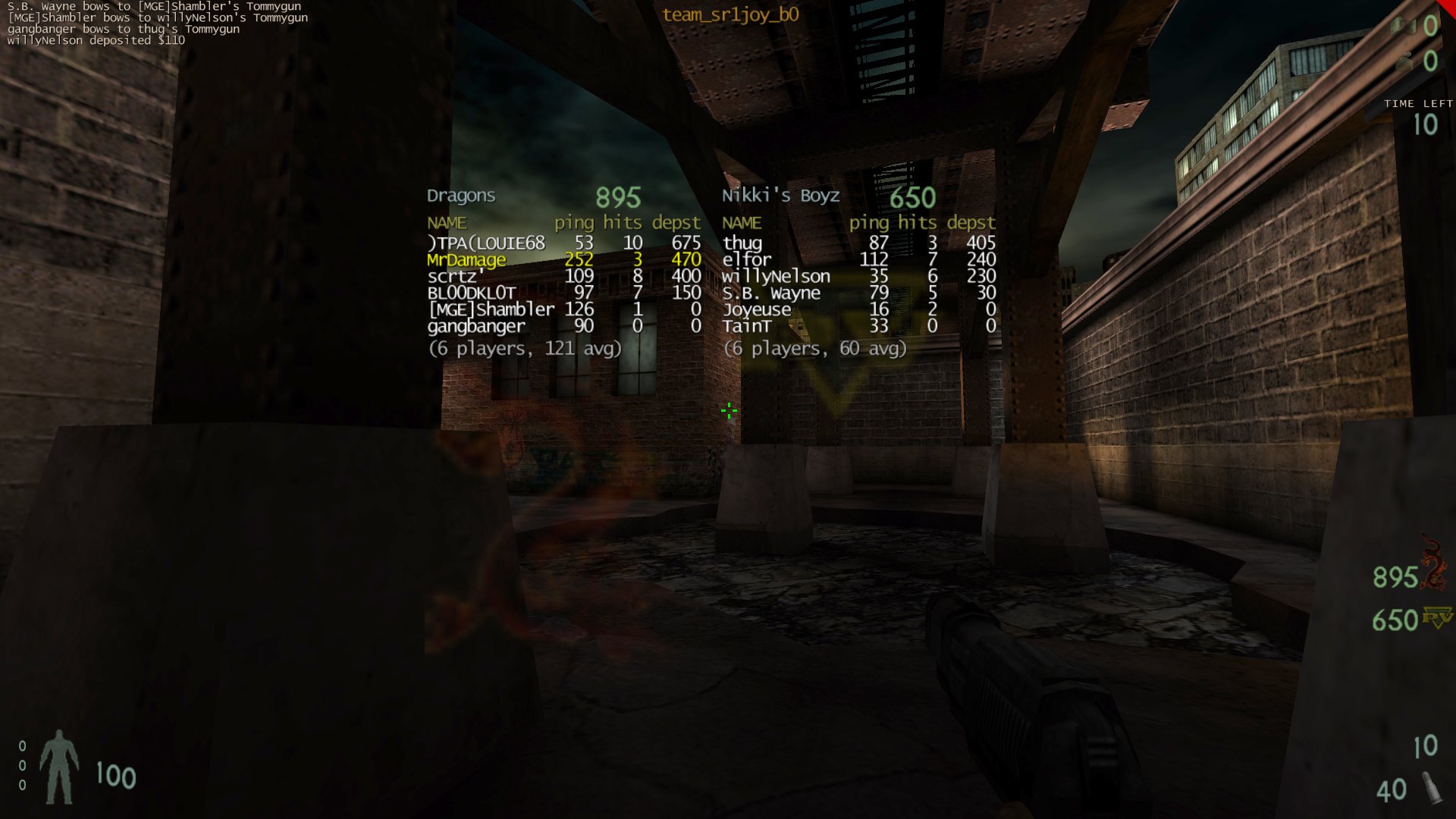Select BL00DKL0T in the Dragons list
Image resolution: width=1456 pixels, height=819 pixels.
472,293
